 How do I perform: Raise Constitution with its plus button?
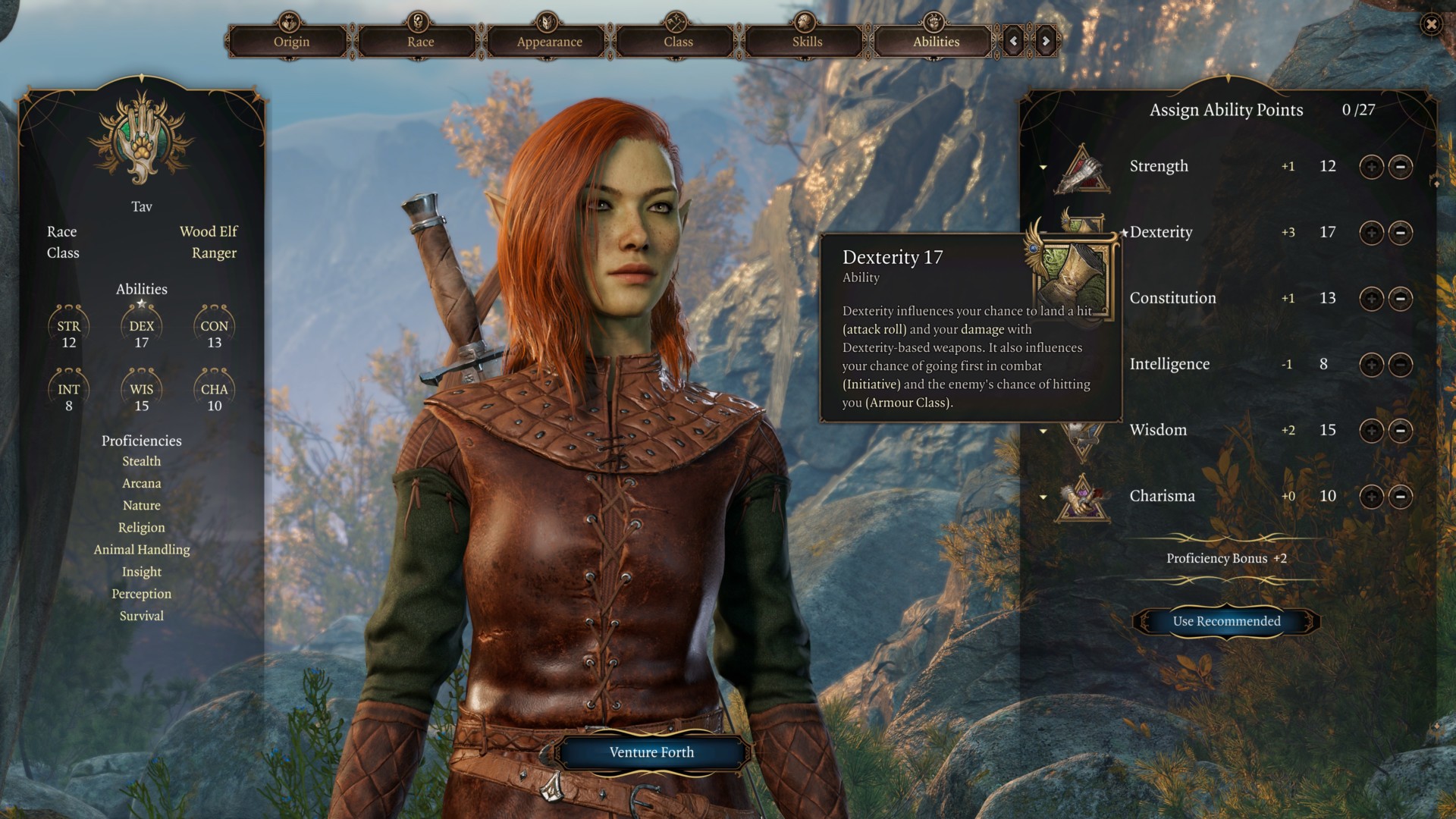click(1371, 299)
